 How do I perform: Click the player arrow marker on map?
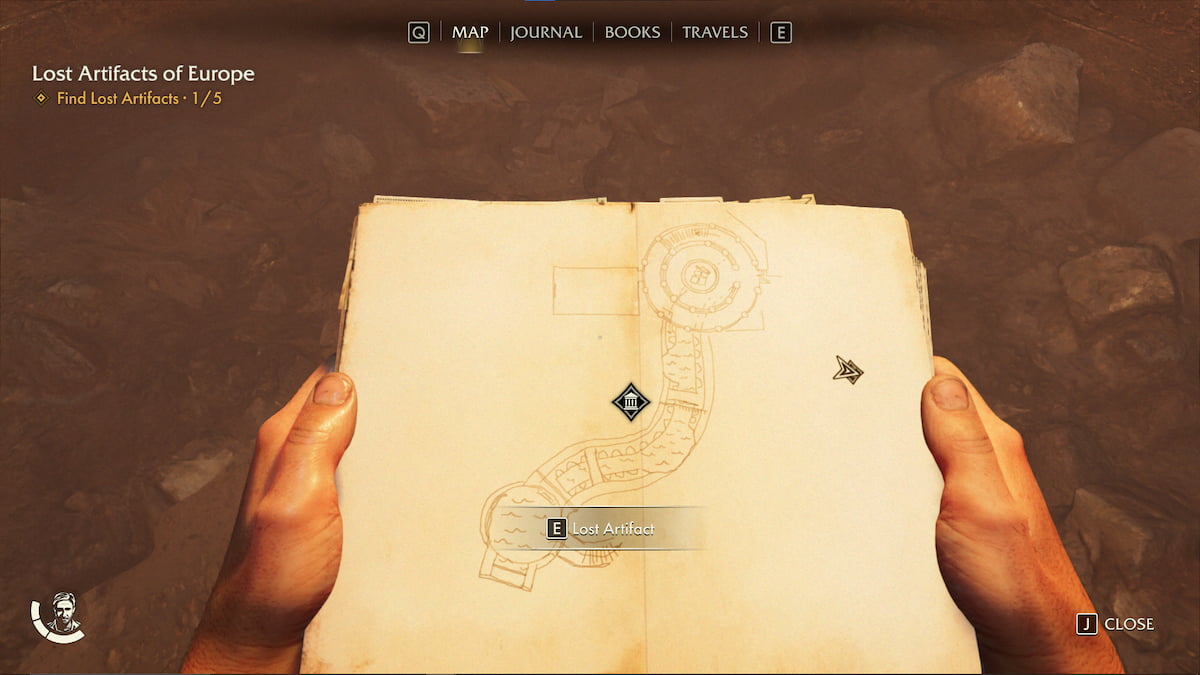point(848,371)
